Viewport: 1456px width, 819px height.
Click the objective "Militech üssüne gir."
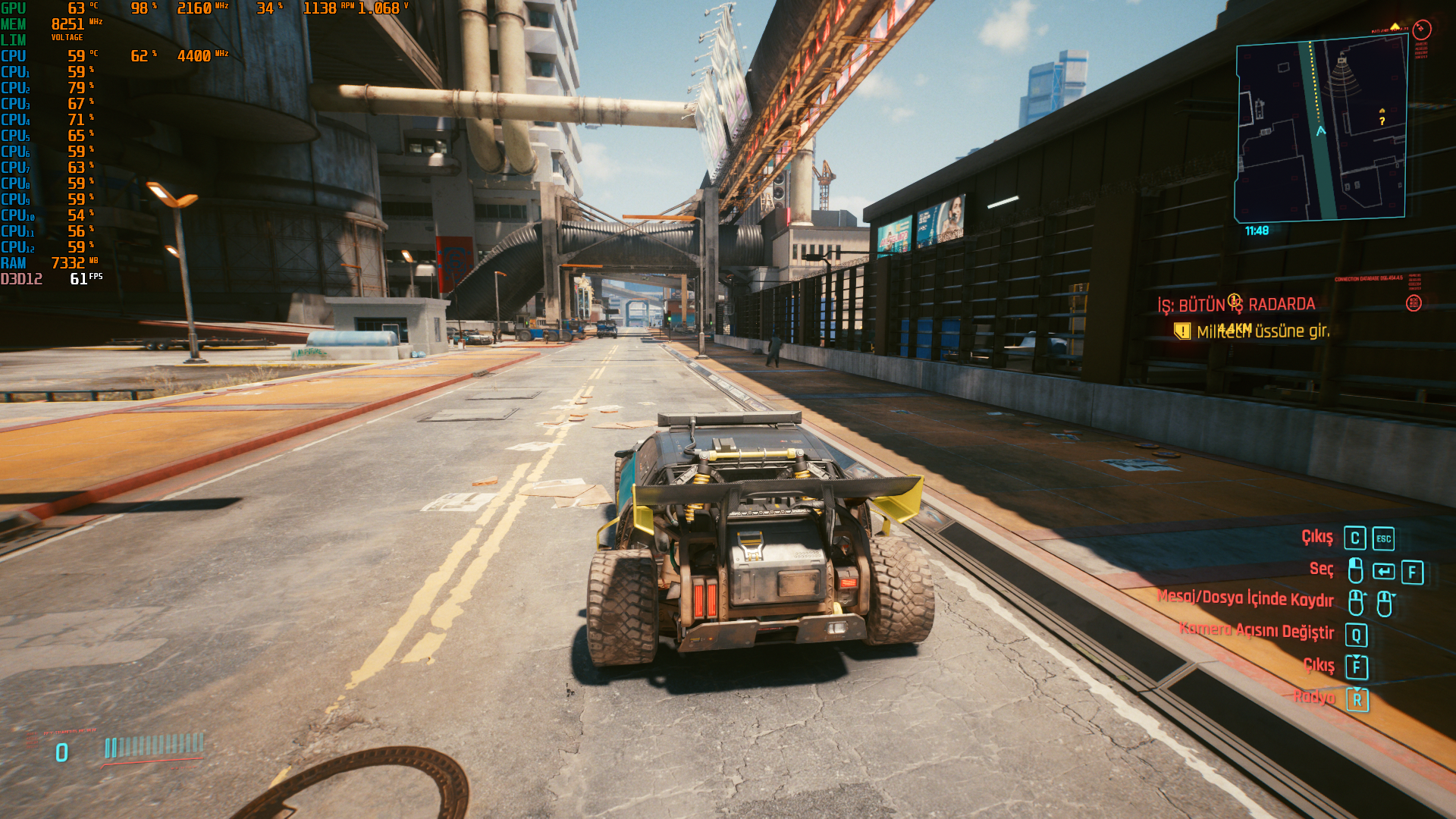[x=1263, y=331]
